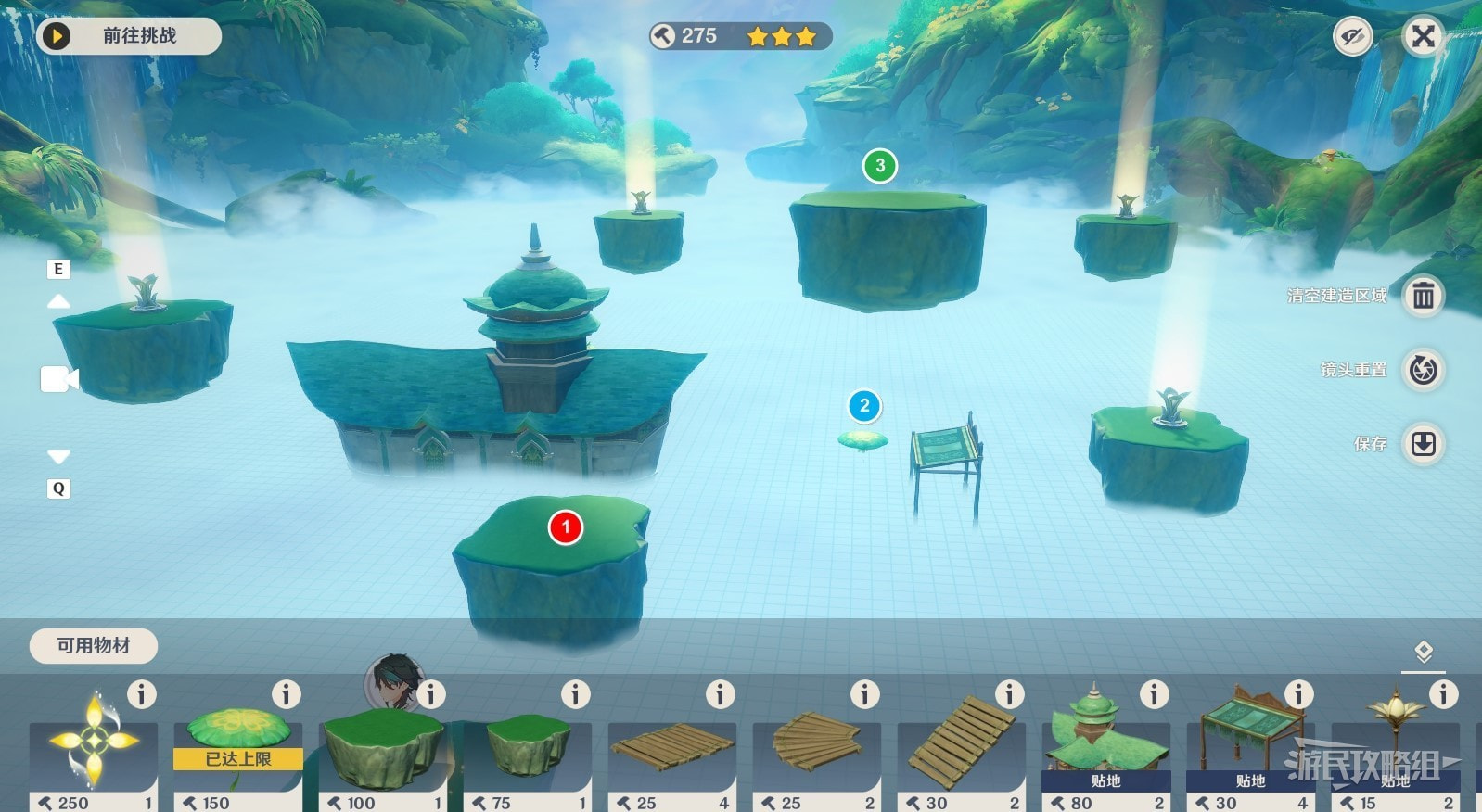Start the challenge with 前往挑战 button

click(128, 36)
